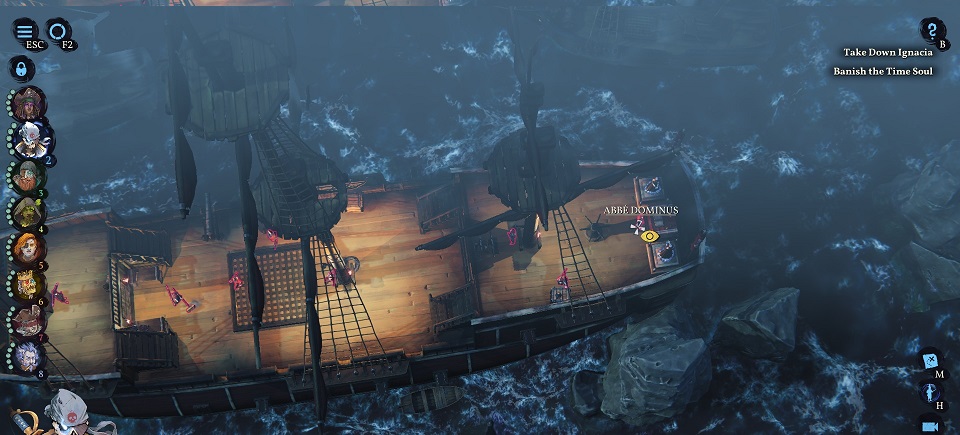Select the white-haired crew member portrait

coord(30,139)
